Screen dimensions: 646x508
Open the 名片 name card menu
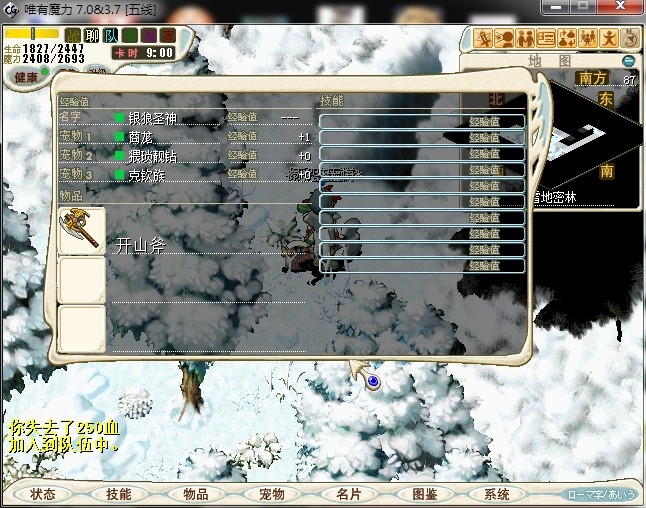coord(347,494)
